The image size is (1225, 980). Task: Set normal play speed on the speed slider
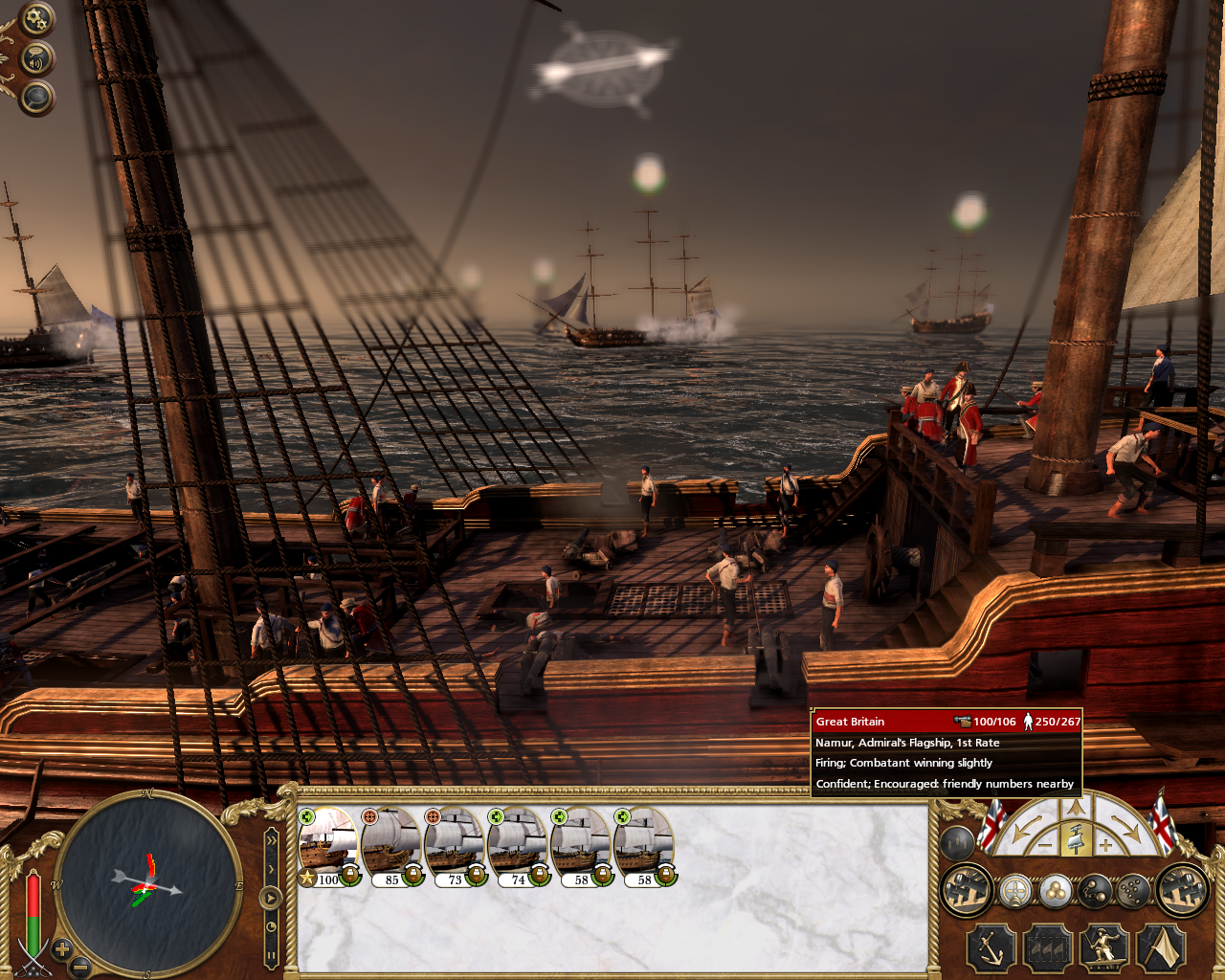click(272, 898)
